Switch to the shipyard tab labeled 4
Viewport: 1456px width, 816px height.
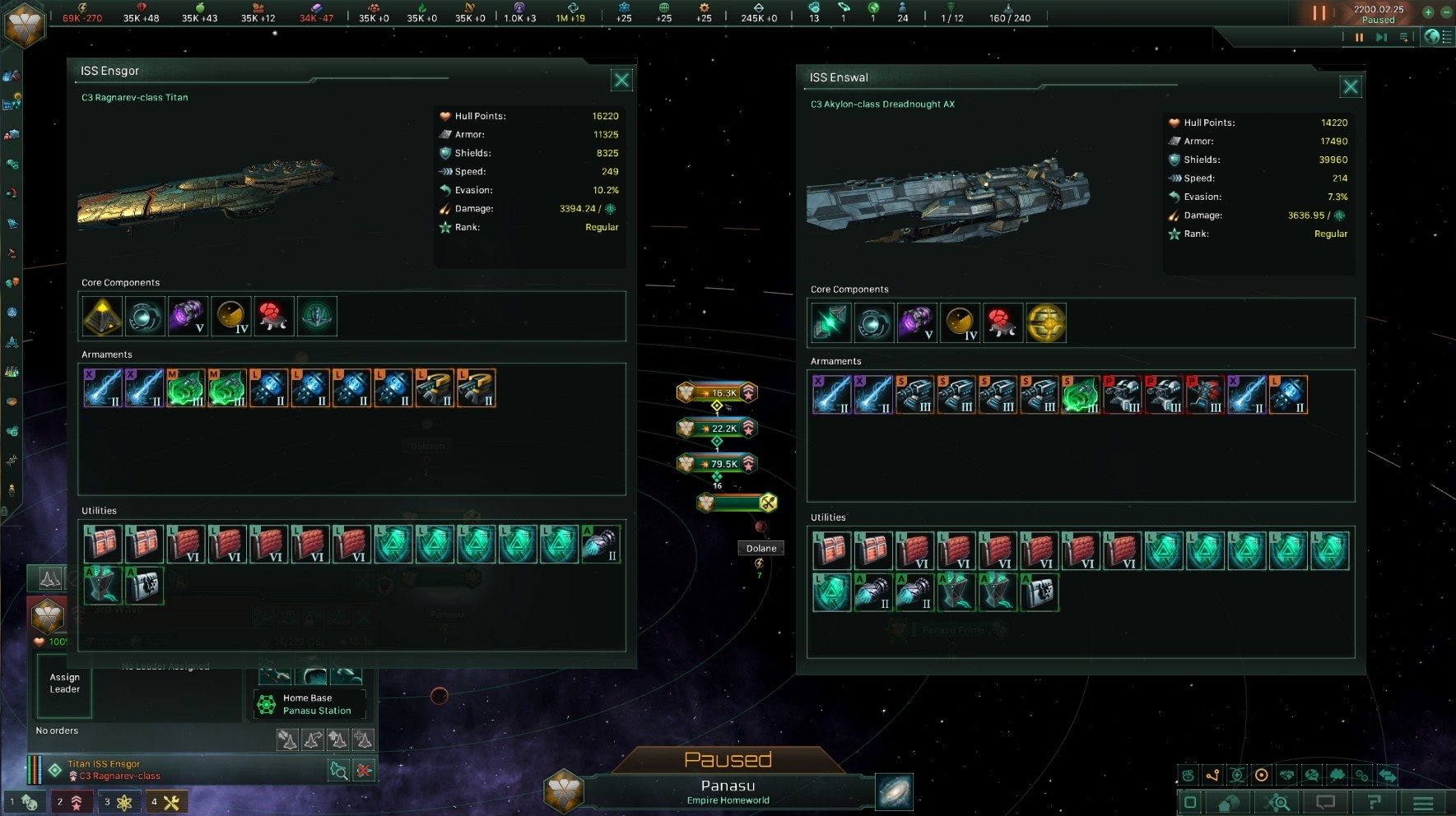pyautogui.click(x=168, y=802)
